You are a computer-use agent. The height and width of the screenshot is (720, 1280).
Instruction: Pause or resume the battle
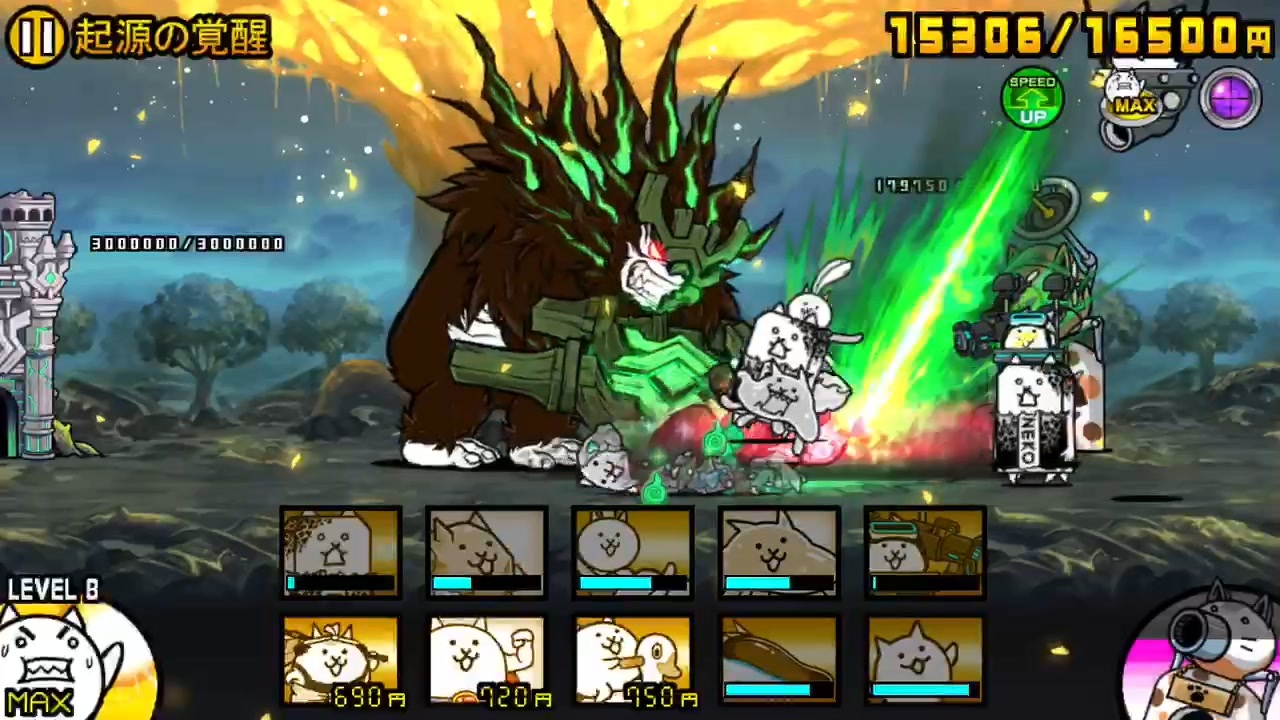pos(37,37)
